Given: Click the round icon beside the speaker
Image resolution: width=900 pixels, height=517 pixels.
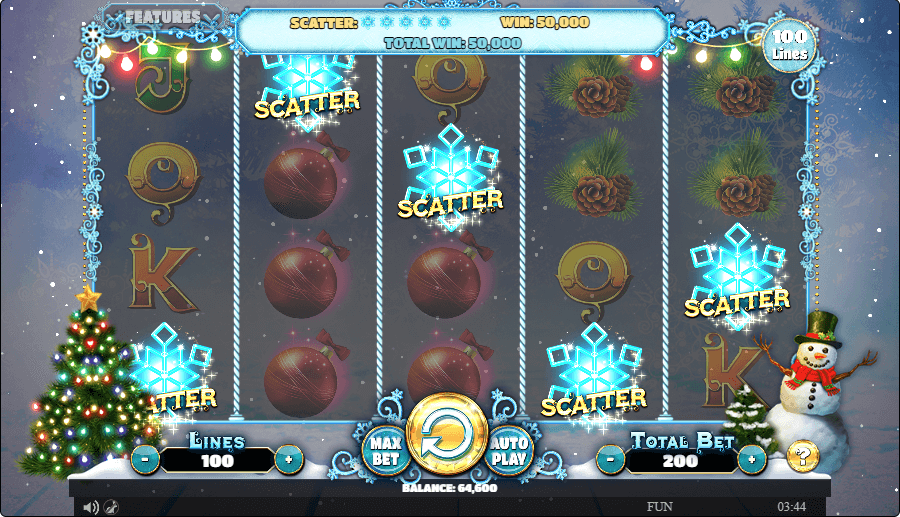Looking at the screenshot, I should (111, 507).
